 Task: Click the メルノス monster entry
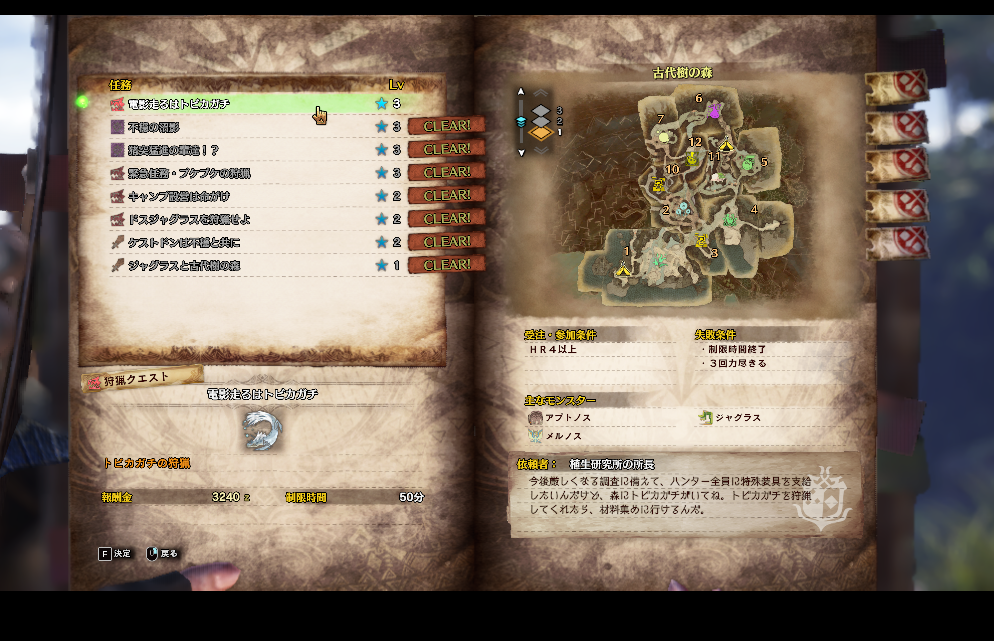point(560,436)
